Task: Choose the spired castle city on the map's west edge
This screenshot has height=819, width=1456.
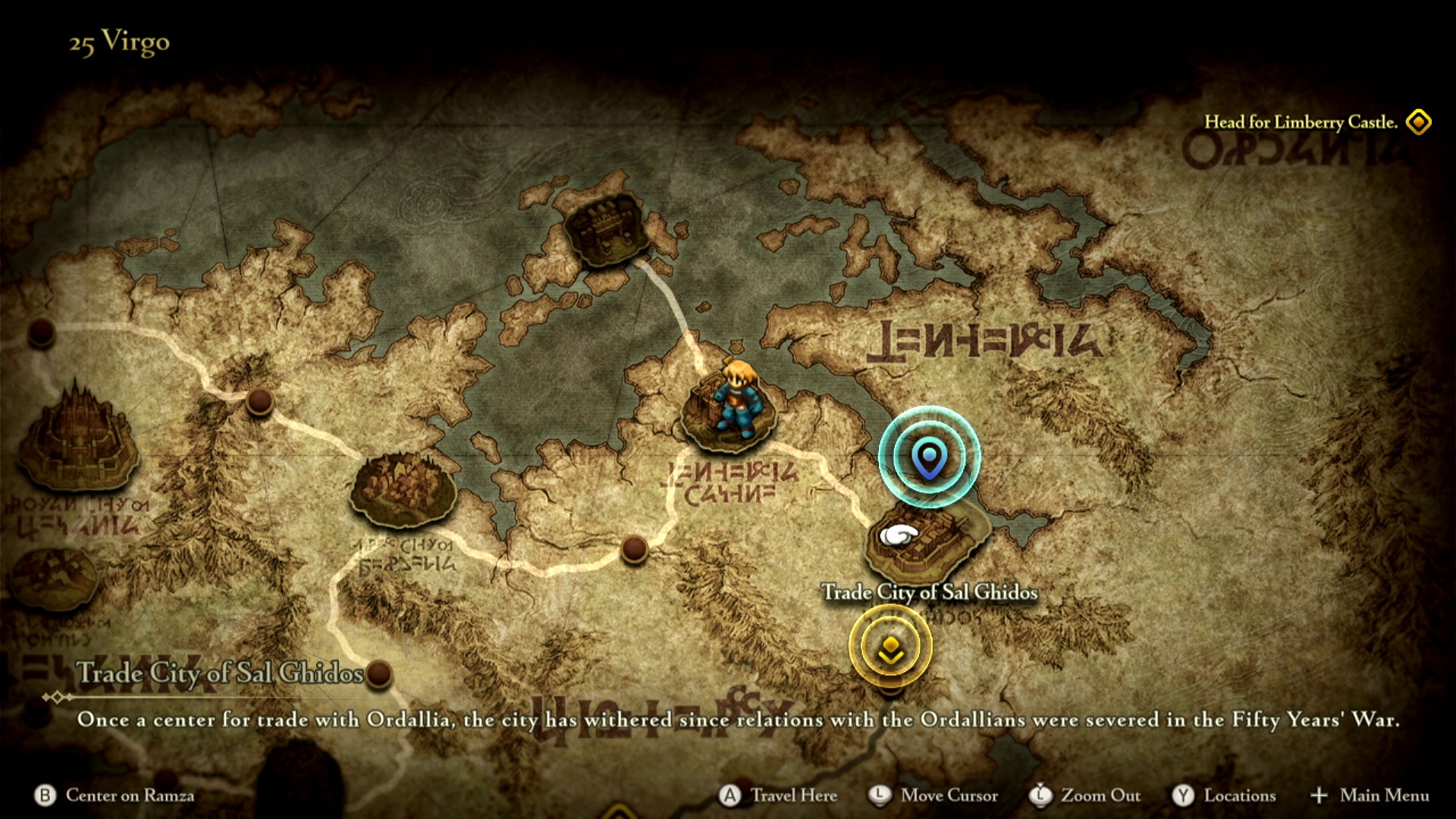Action: (77, 441)
